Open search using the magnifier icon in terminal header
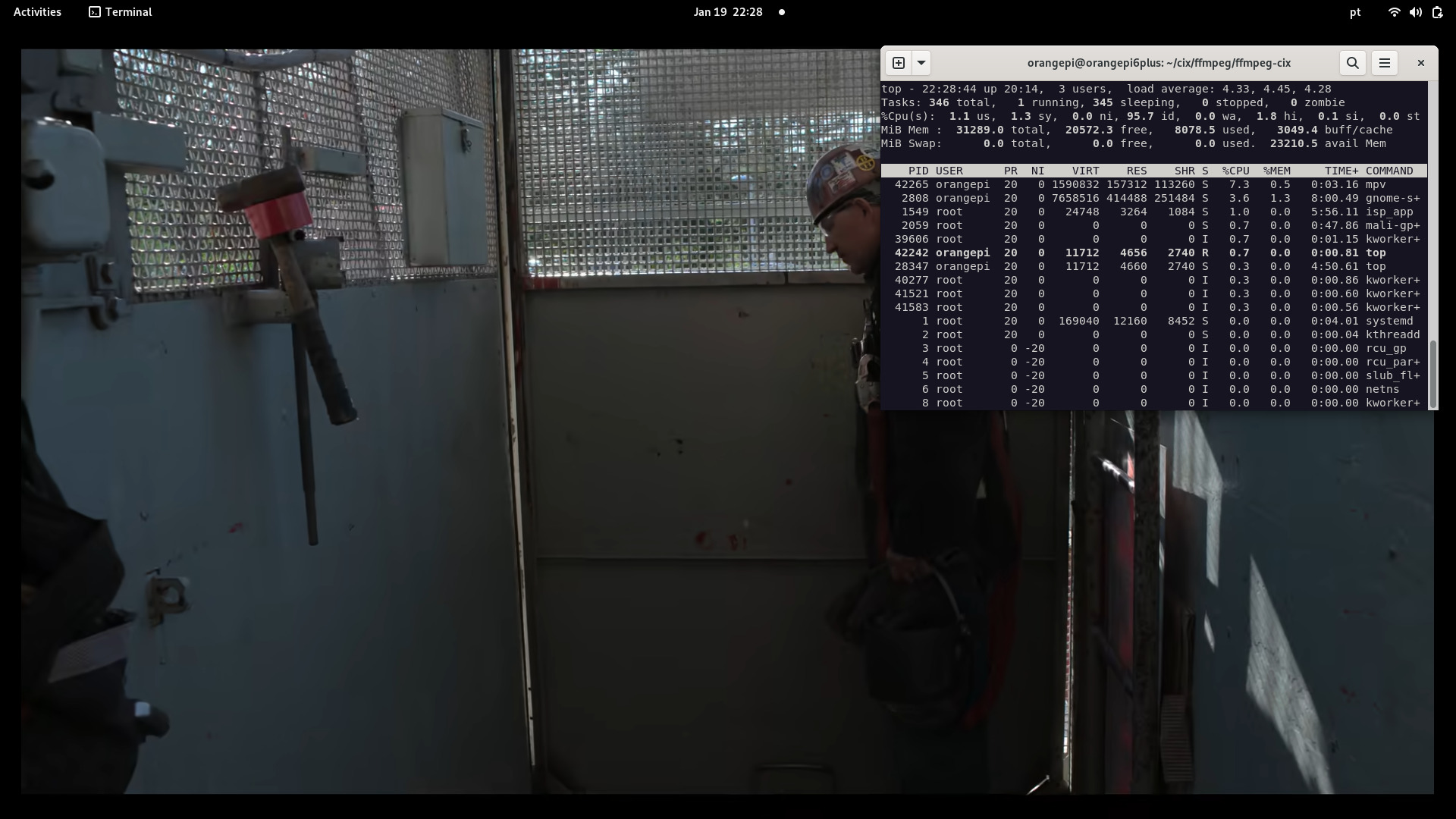The width and height of the screenshot is (1456, 819). coord(1353,63)
